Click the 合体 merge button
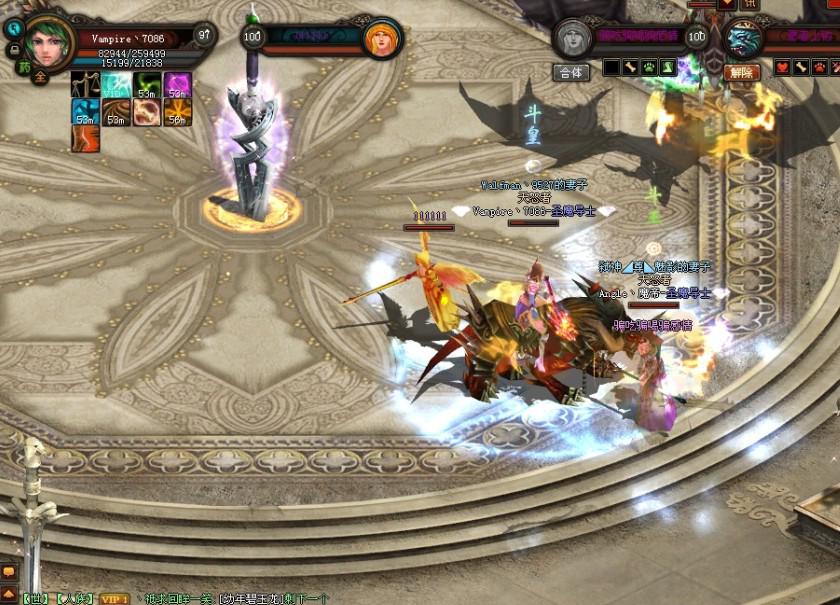This screenshot has width=840, height=605. tap(571, 72)
